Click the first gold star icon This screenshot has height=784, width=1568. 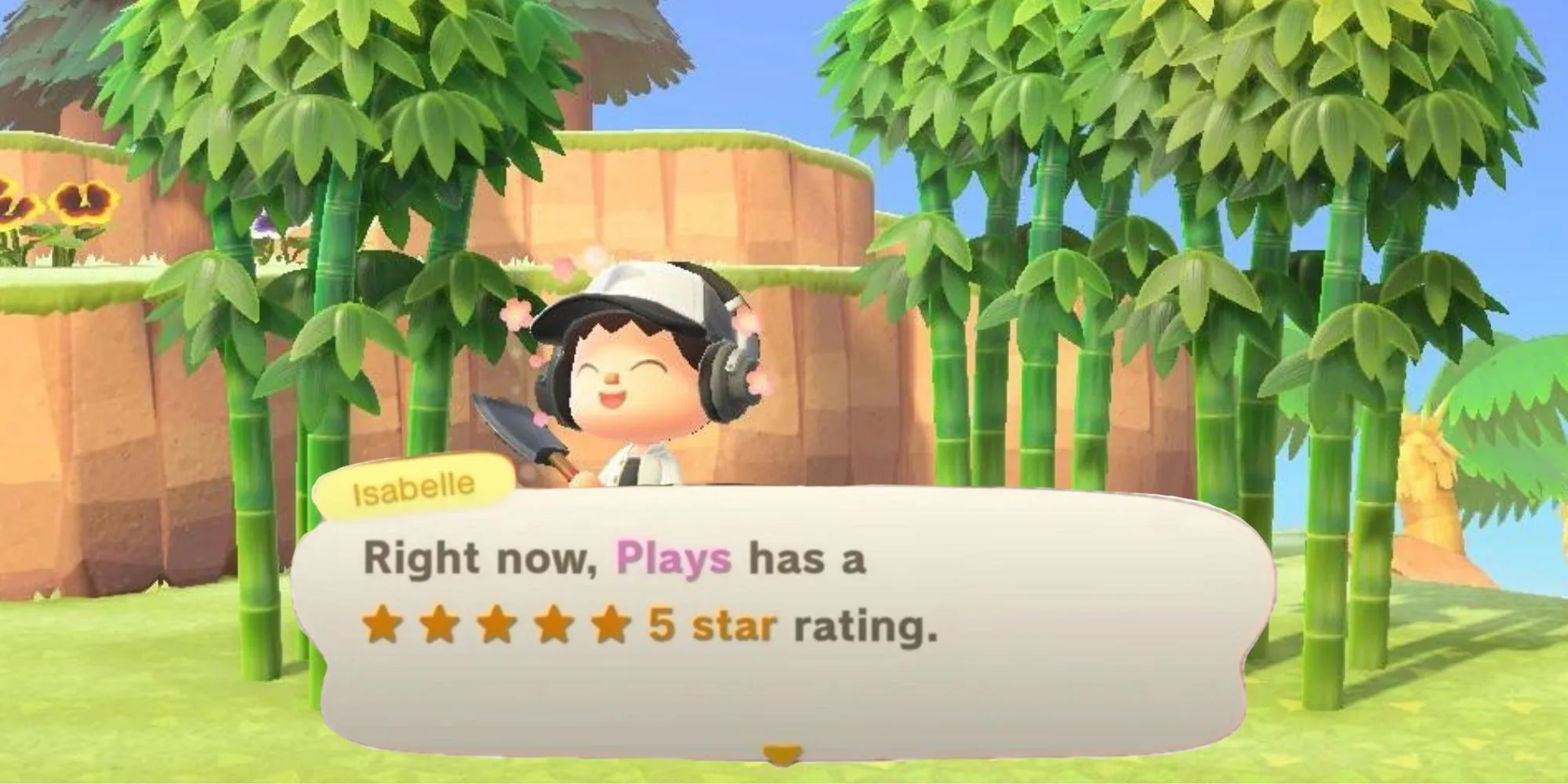382,623
